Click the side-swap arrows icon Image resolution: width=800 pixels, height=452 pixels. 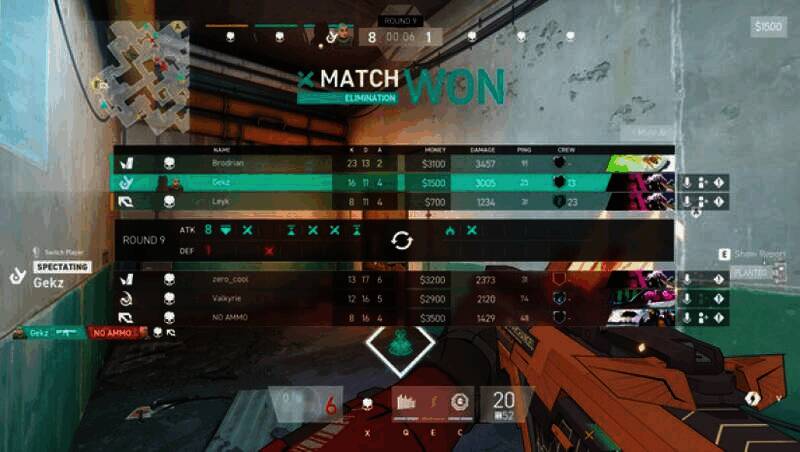(x=401, y=241)
